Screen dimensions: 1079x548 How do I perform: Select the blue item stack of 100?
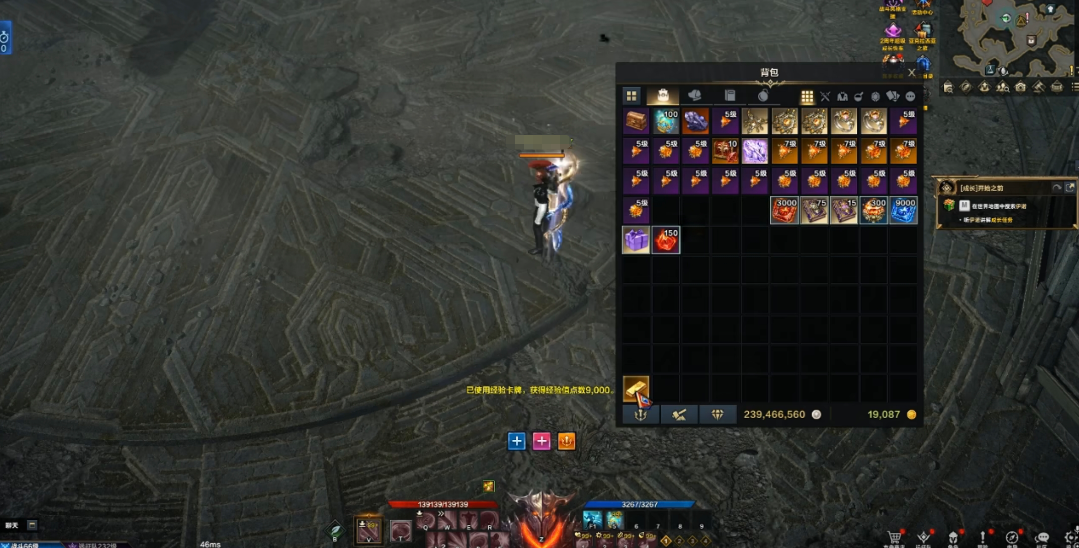point(666,122)
